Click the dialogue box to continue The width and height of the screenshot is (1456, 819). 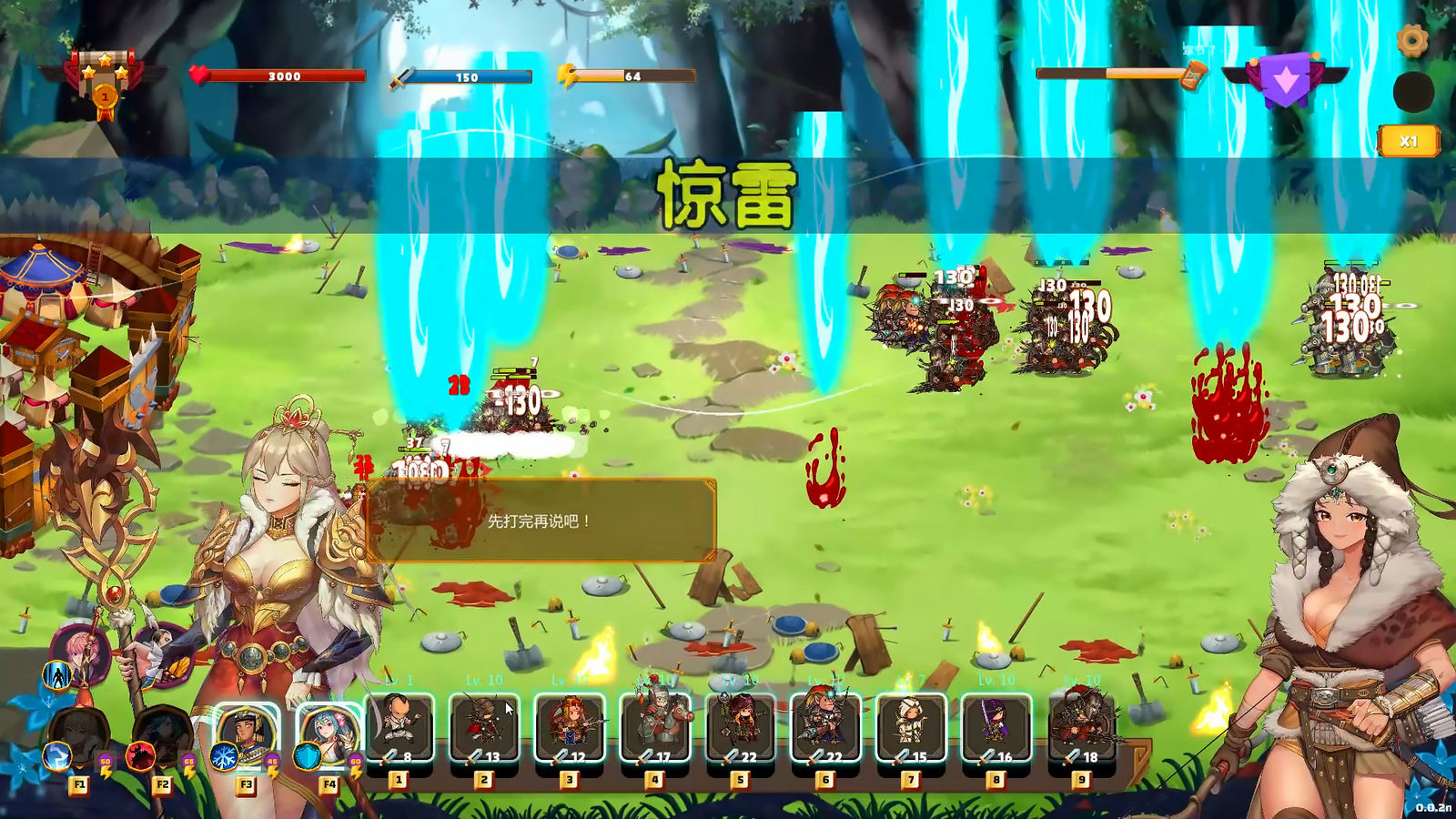pos(541,521)
